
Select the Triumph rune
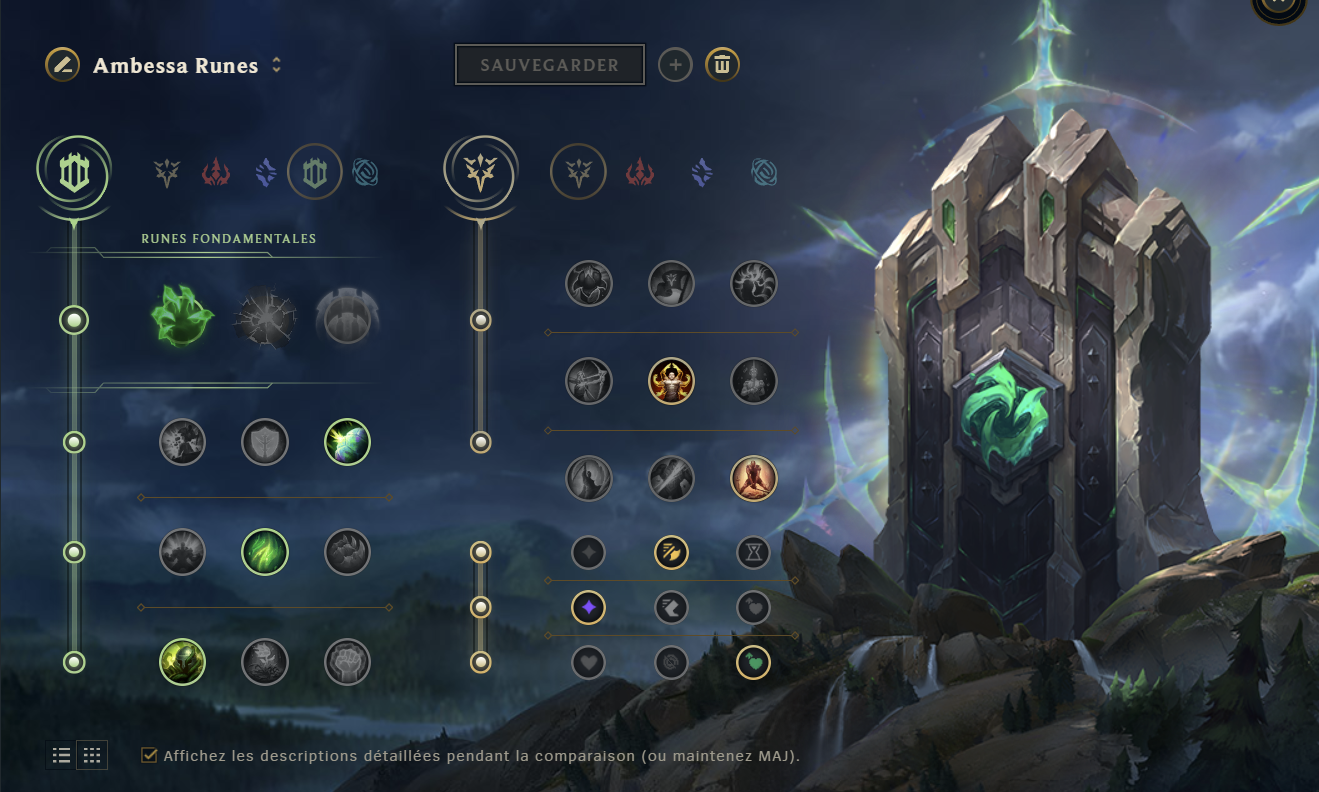coord(671,283)
